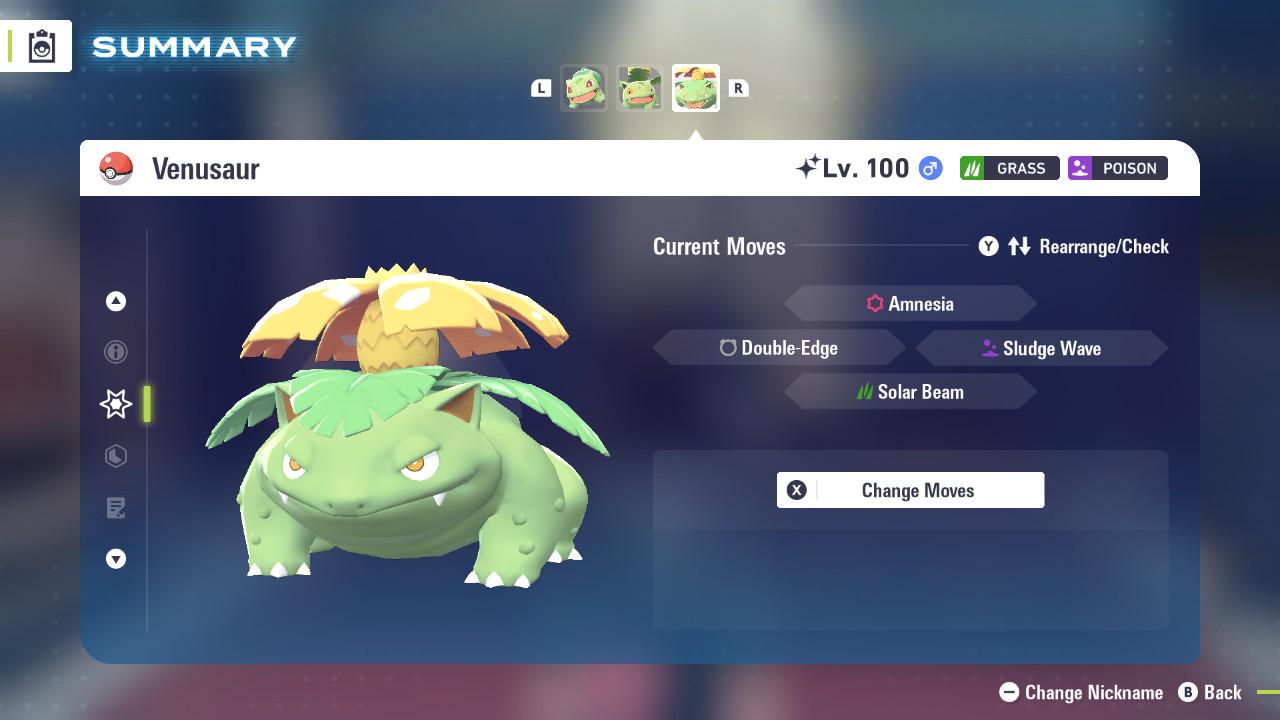Switch to Ivysaur's summary tab
The width and height of the screenshot is (1280, 720).
click(640, 87)
